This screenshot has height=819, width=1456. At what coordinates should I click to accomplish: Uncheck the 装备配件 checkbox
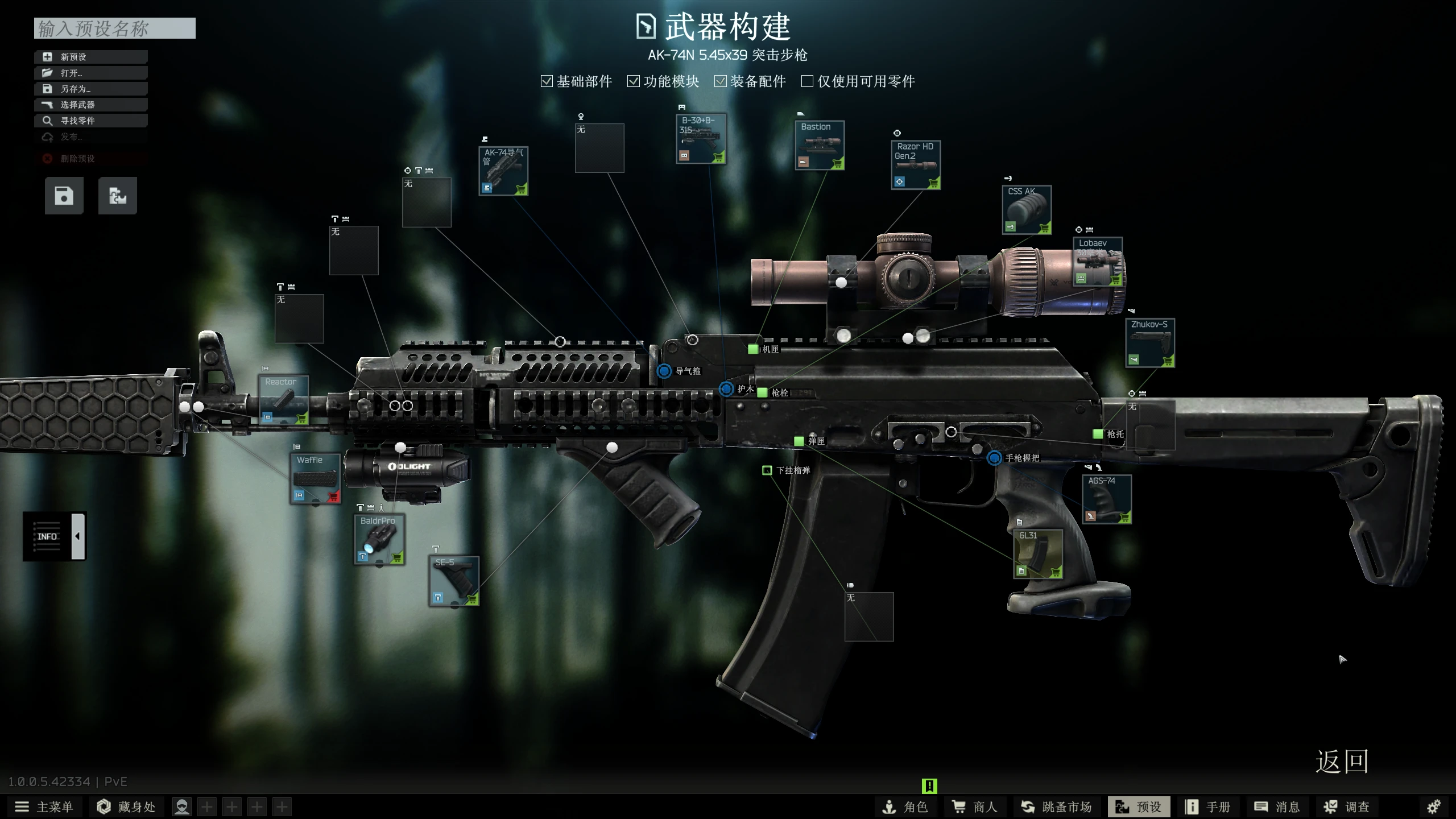(x=721, y=81)
